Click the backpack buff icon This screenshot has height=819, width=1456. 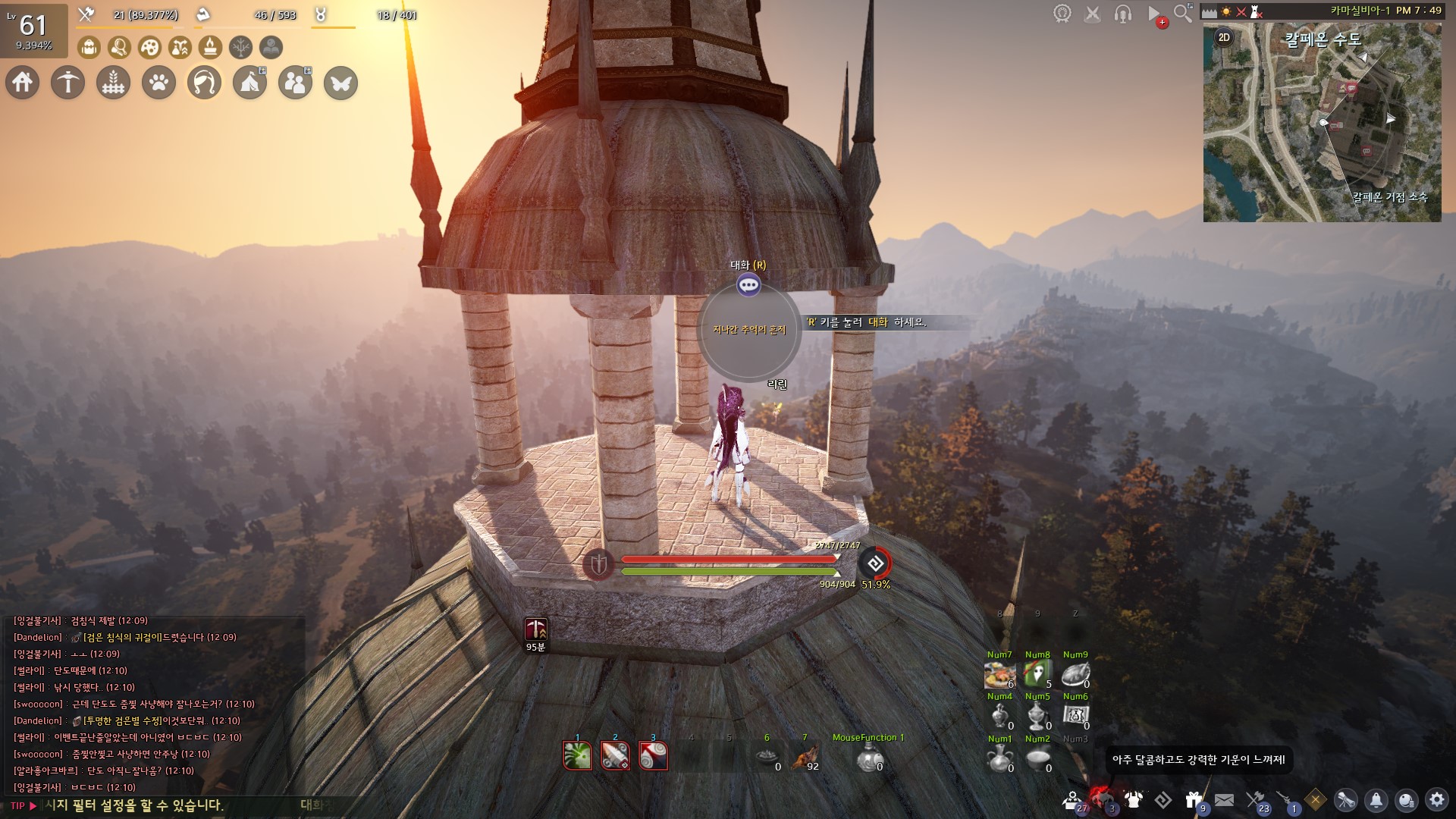[89, 48]
